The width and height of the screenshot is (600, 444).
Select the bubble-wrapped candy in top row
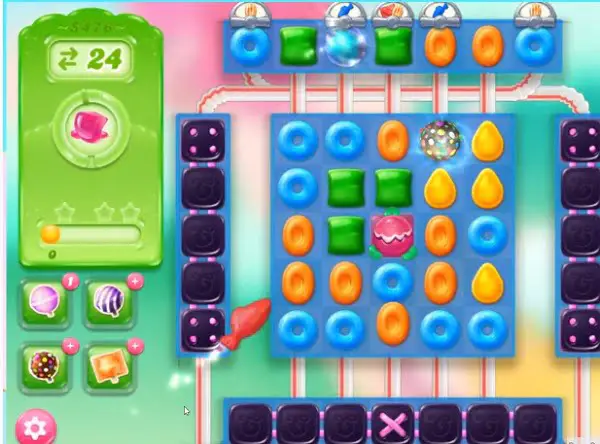pos(342,46)
